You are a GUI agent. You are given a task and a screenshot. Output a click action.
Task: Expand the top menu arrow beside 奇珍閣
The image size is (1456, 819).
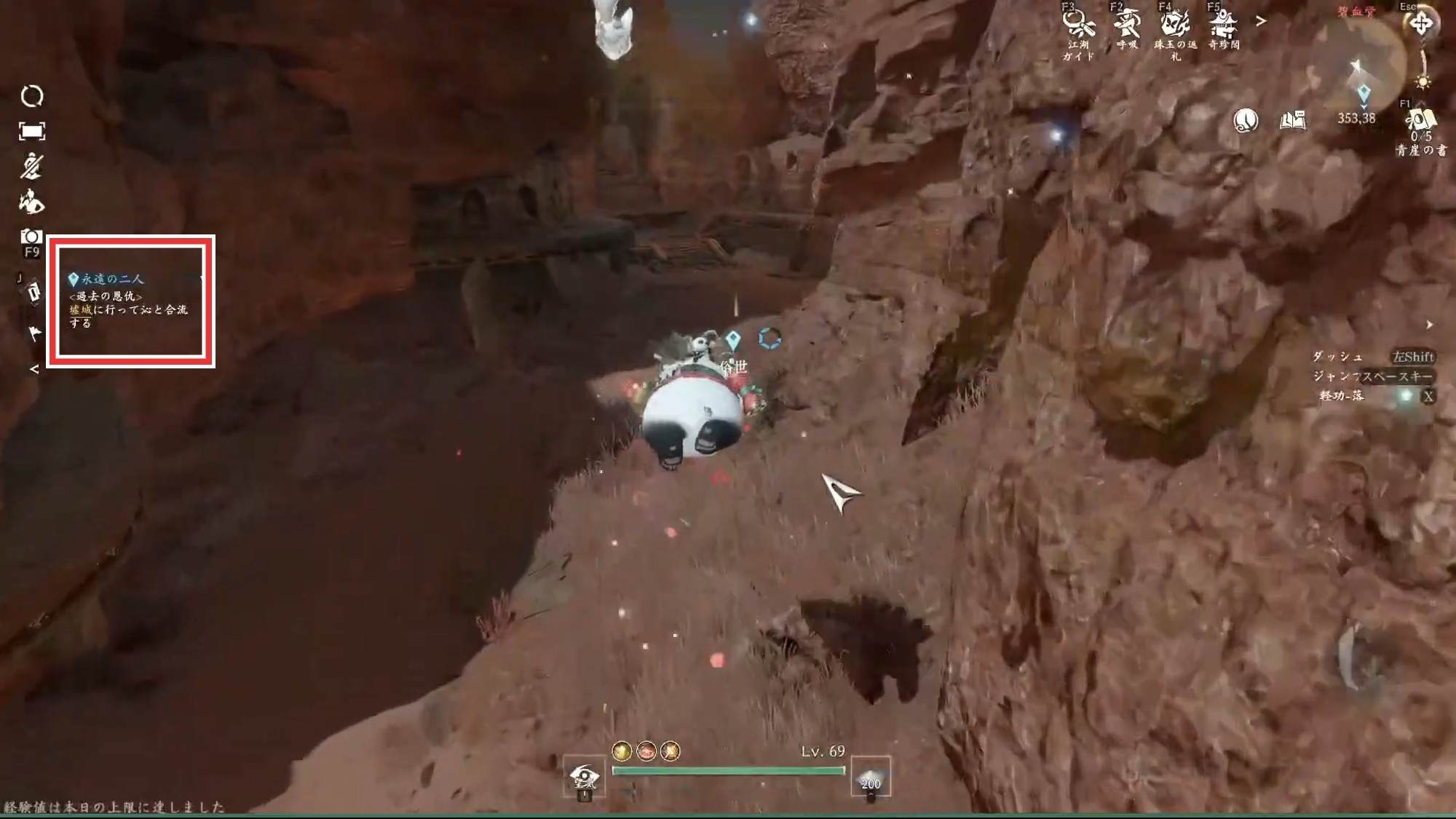(x=1261, y=22)
